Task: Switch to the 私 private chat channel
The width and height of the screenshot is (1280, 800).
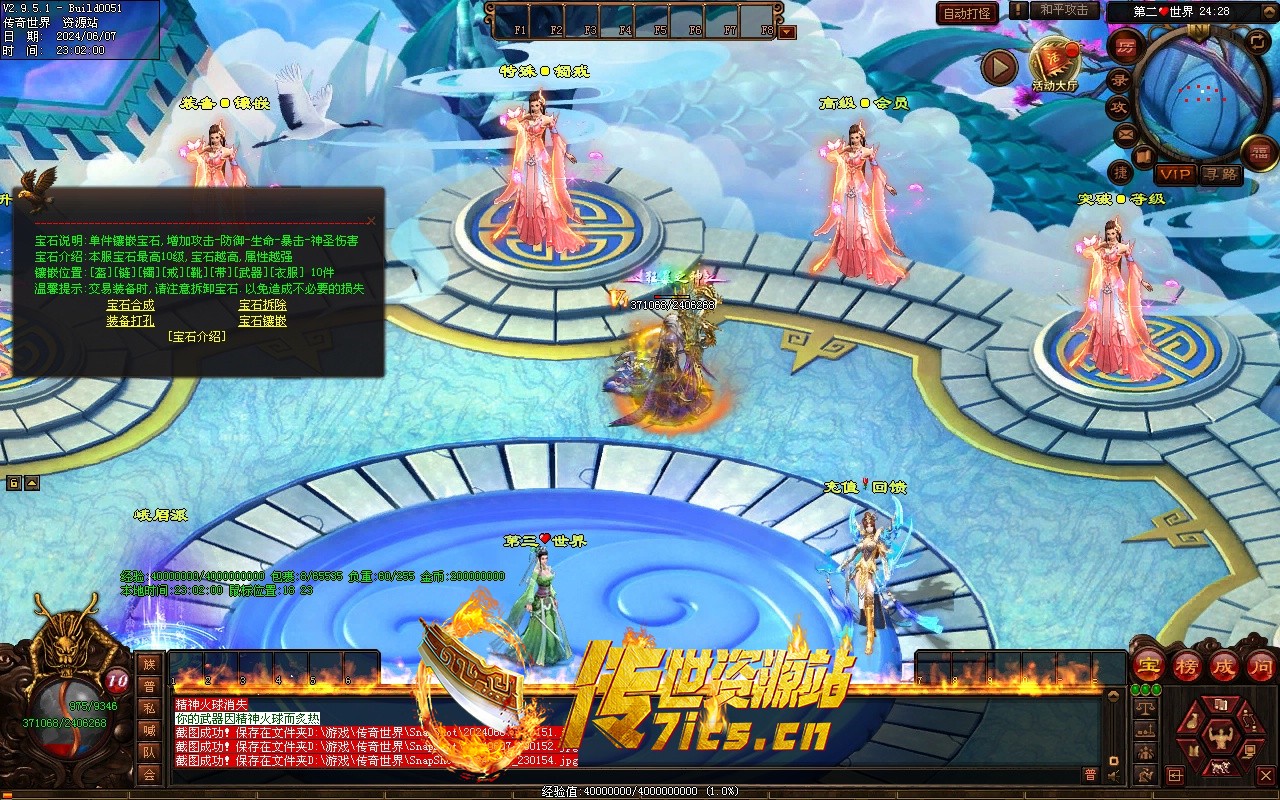Action: 149,708
